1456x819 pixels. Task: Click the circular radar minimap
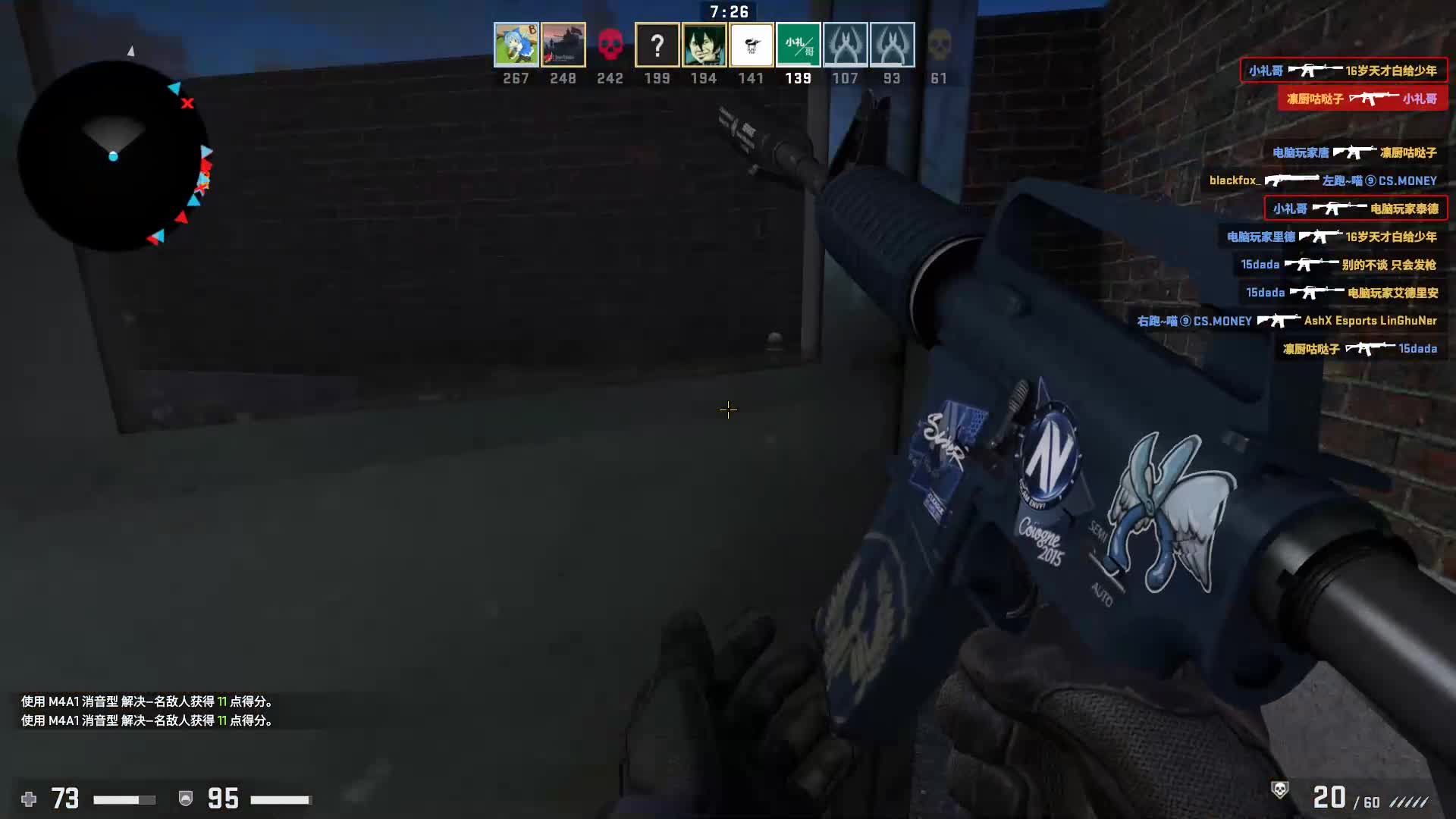[114, 155]
